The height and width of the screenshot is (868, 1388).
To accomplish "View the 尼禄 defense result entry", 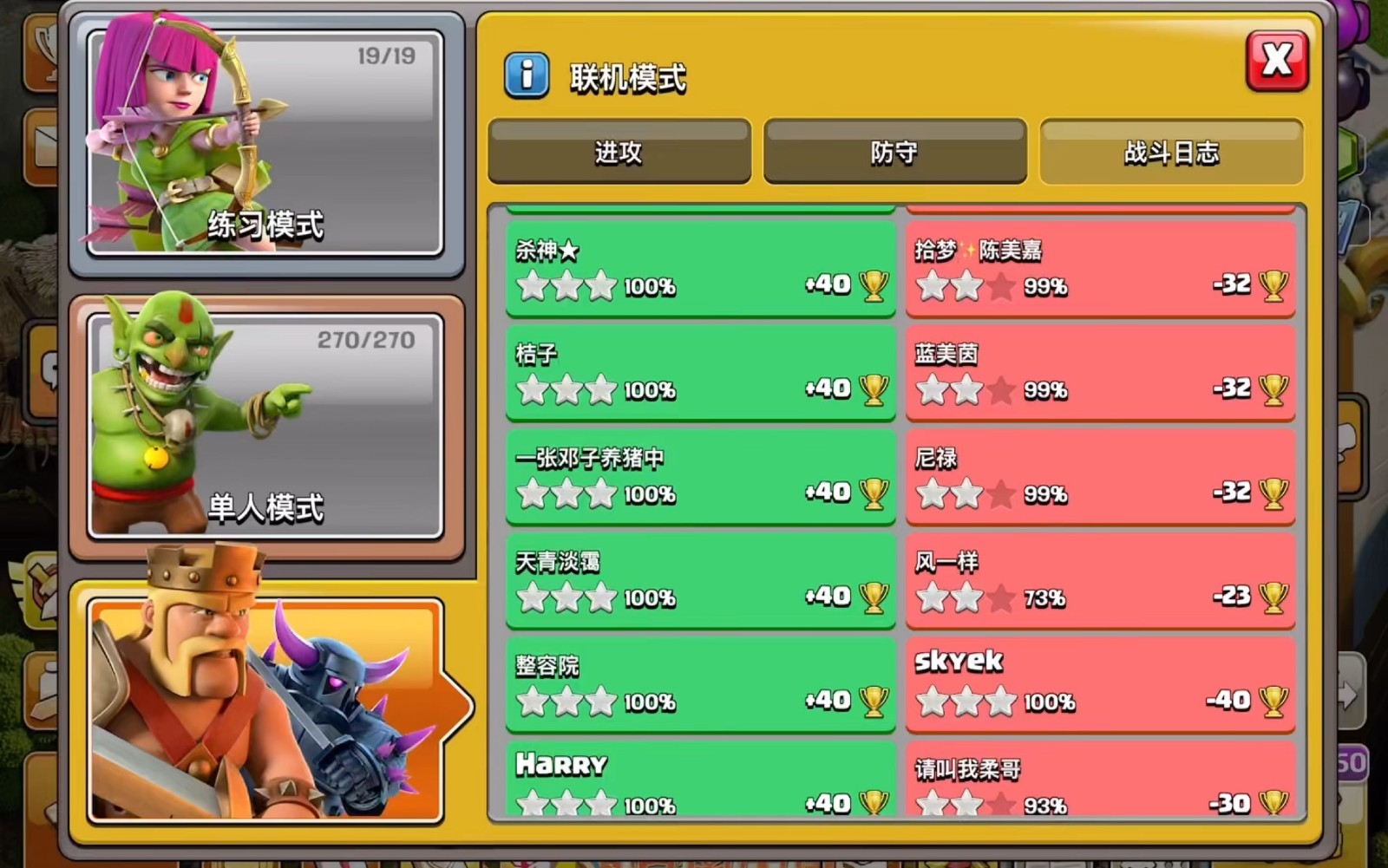I will [x=1100, y=477].
